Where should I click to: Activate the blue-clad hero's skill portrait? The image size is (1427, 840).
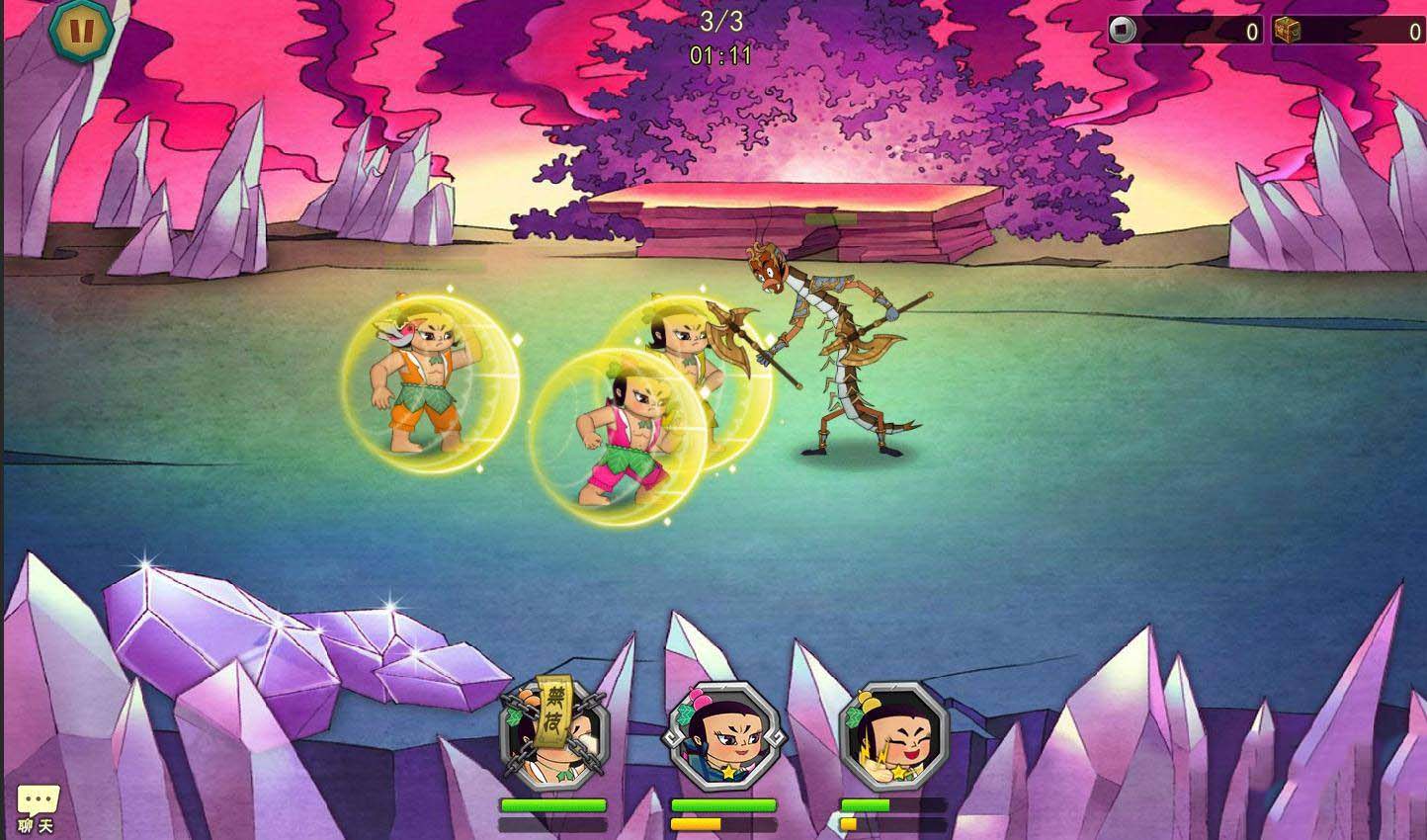tap(722, 736)
